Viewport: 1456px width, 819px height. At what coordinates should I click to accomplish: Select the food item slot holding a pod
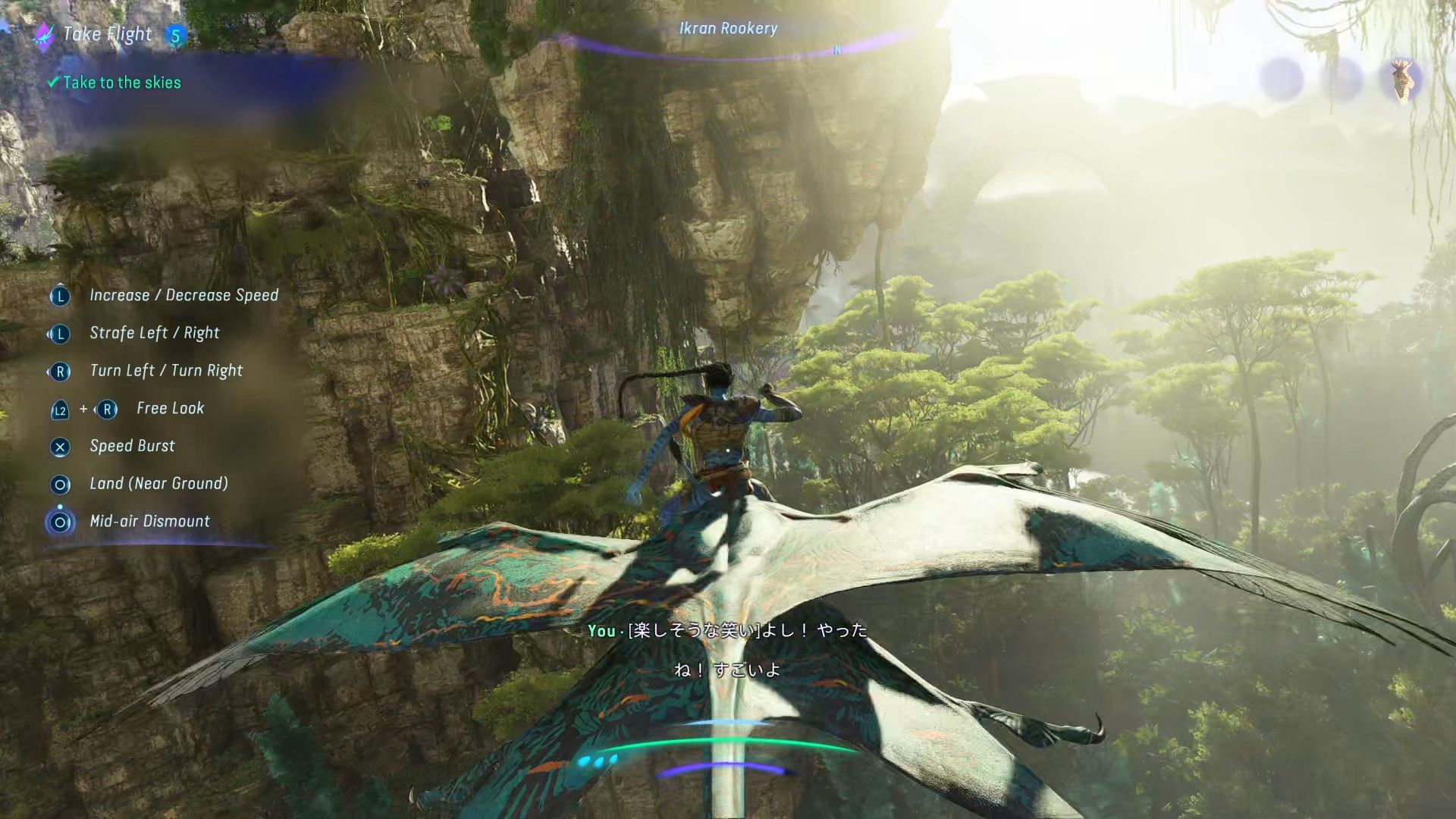point(1401,79)
